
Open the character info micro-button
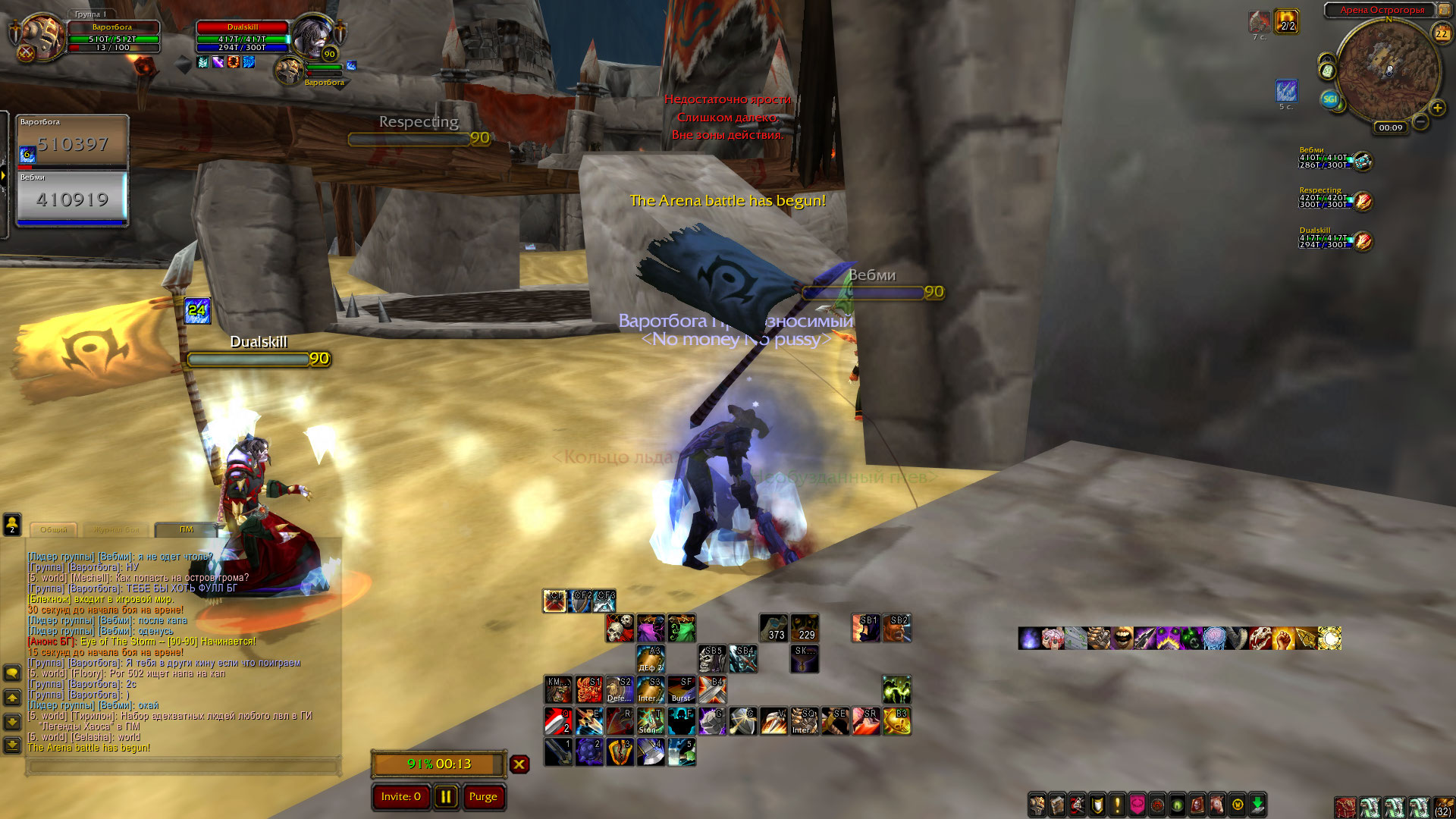[1037, 805]
